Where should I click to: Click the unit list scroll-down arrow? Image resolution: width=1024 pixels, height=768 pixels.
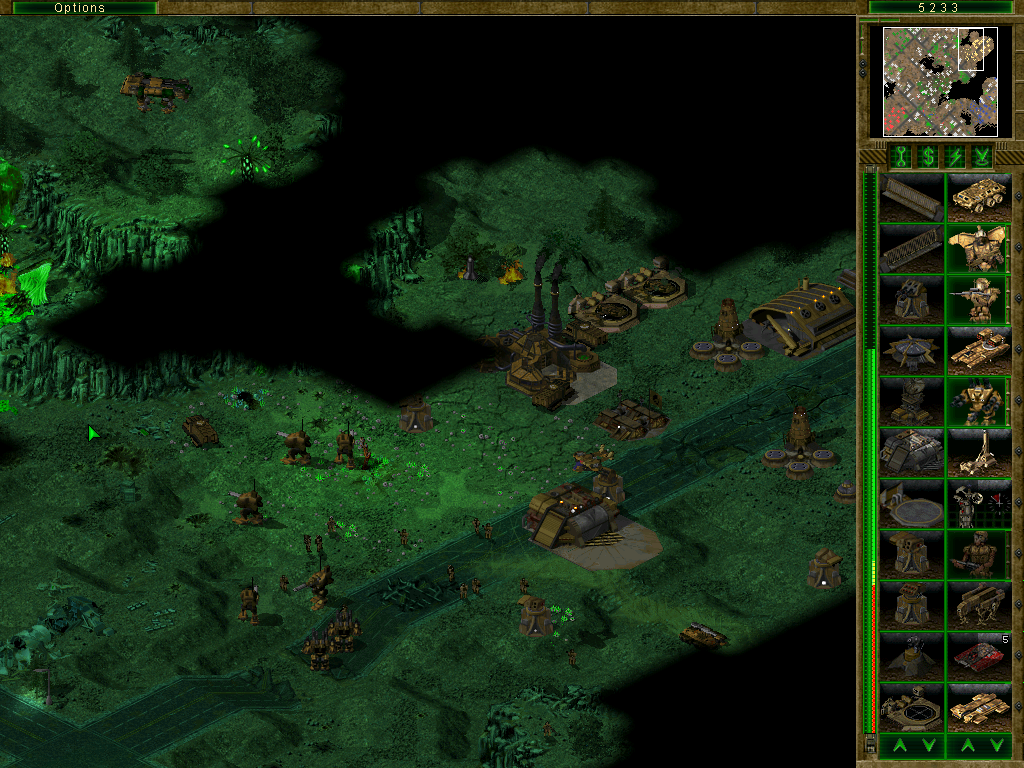[995, 745]
